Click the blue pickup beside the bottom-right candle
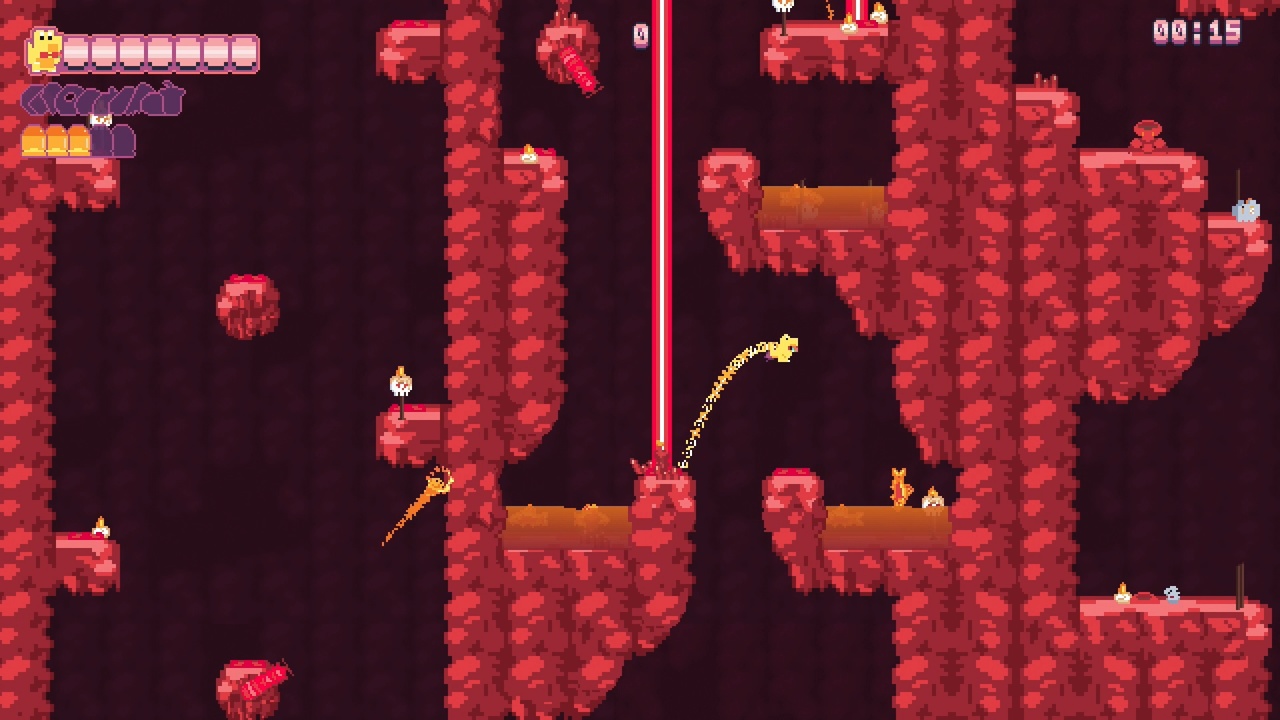The image size is (1280, 720). coord(1171,595)
